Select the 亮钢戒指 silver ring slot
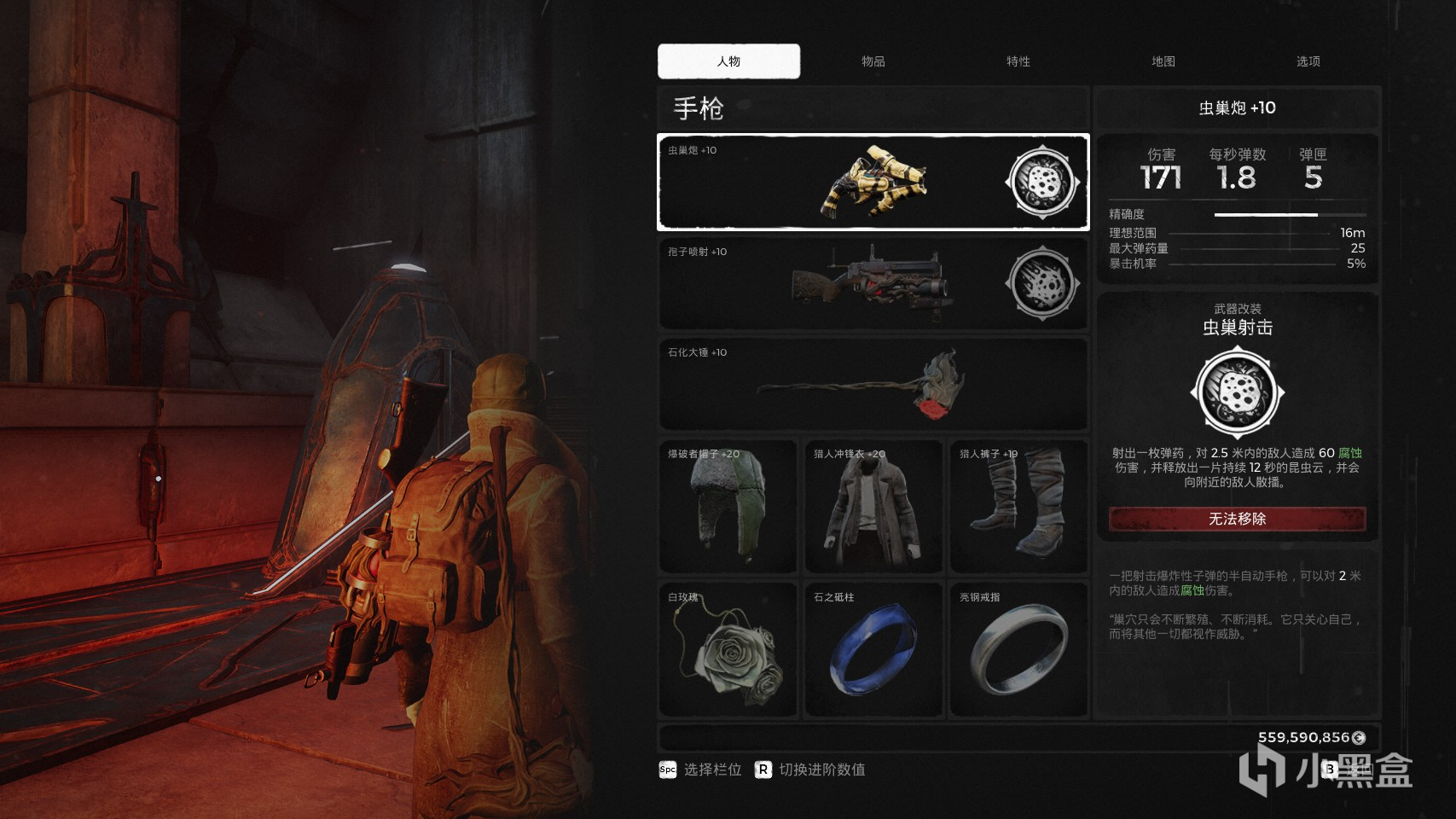Image resolution: width=1456 pixels, height=819 pixels. click(x=1018, y=649)
